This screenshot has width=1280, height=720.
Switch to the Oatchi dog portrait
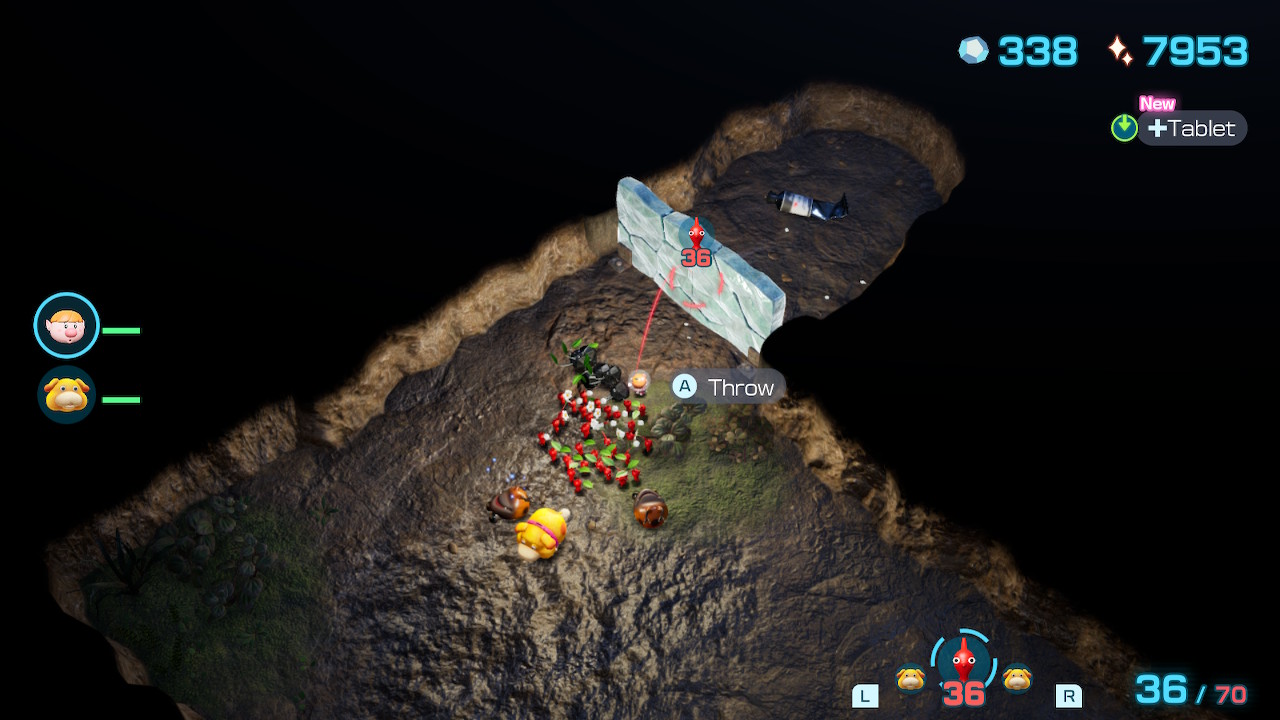(x=67, y=395)
